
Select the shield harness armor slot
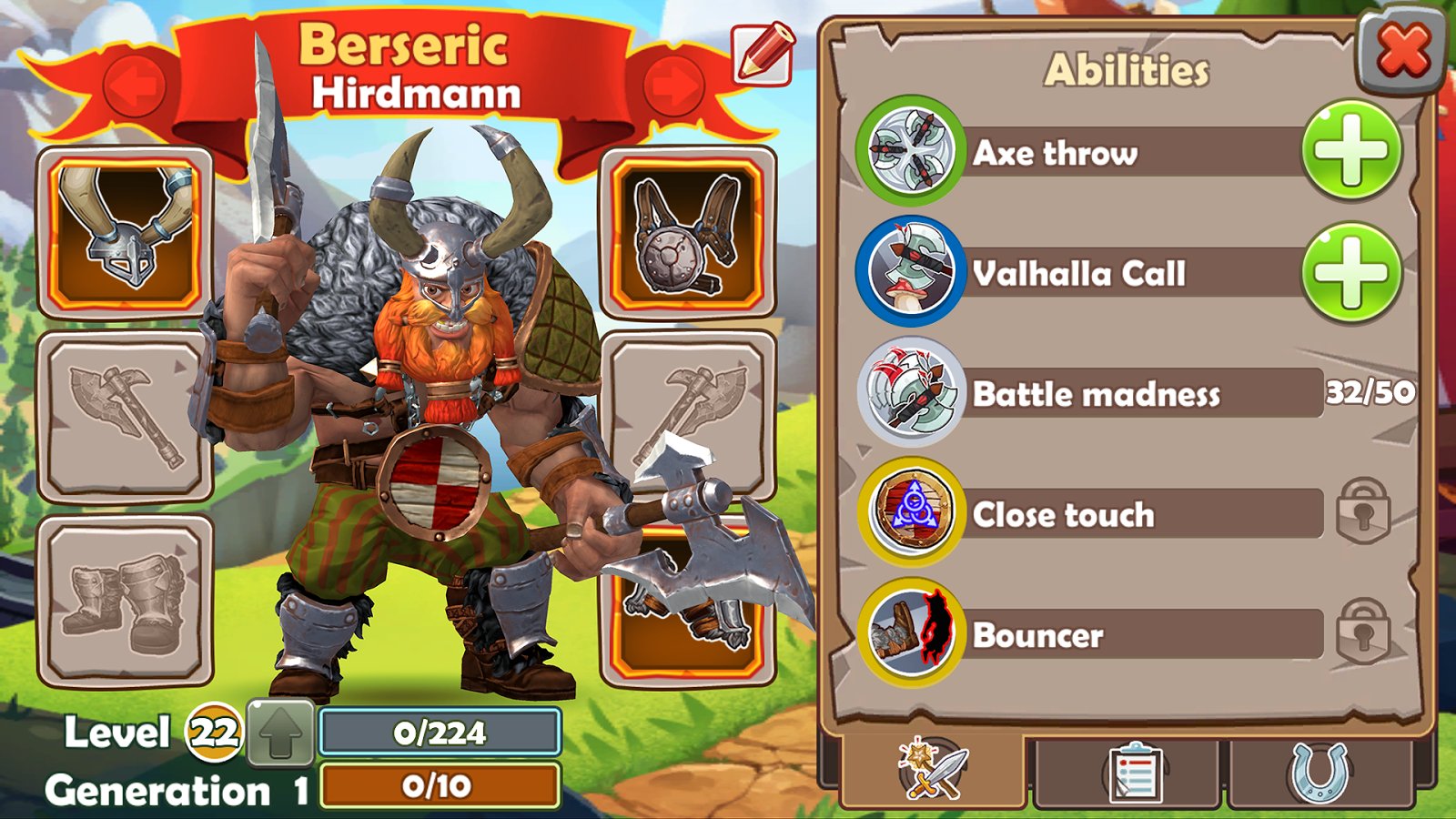pos(688,233)
